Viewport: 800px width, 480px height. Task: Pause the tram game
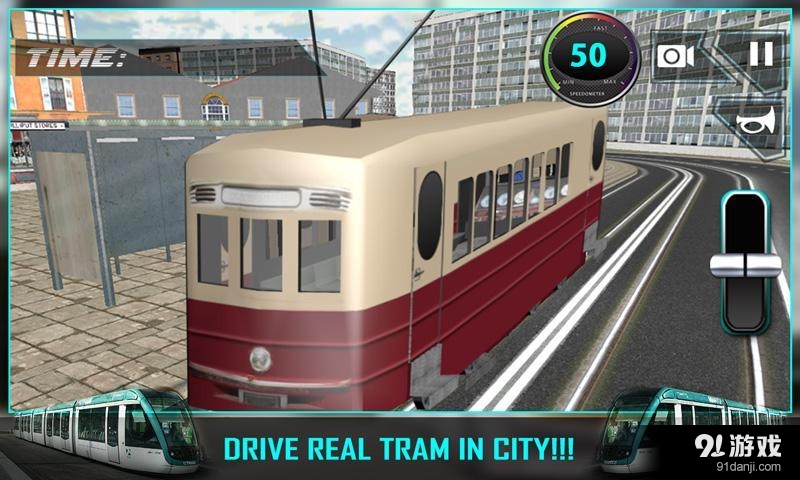click(761, 54)
